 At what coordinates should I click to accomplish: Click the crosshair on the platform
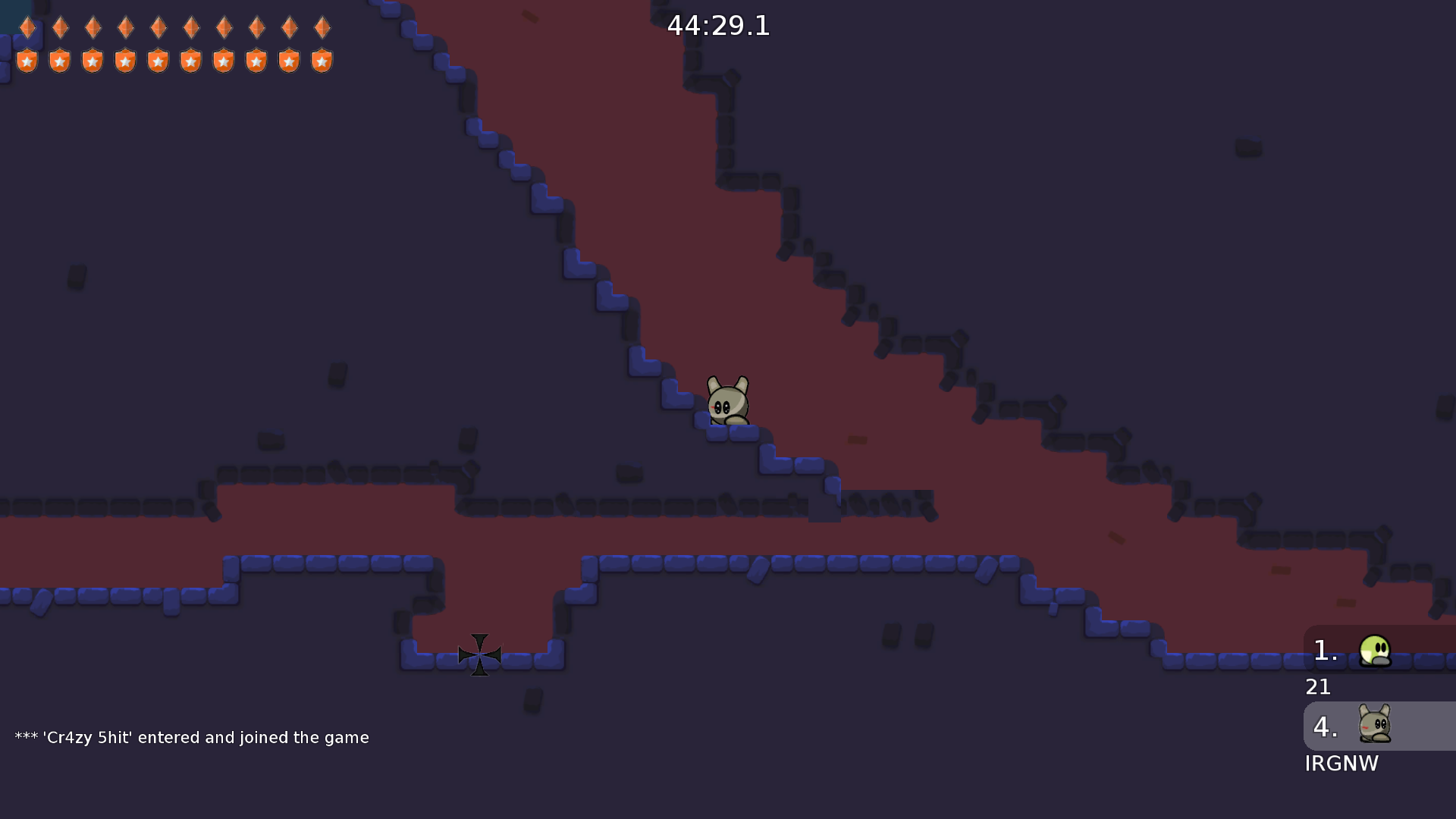point(479,654)
